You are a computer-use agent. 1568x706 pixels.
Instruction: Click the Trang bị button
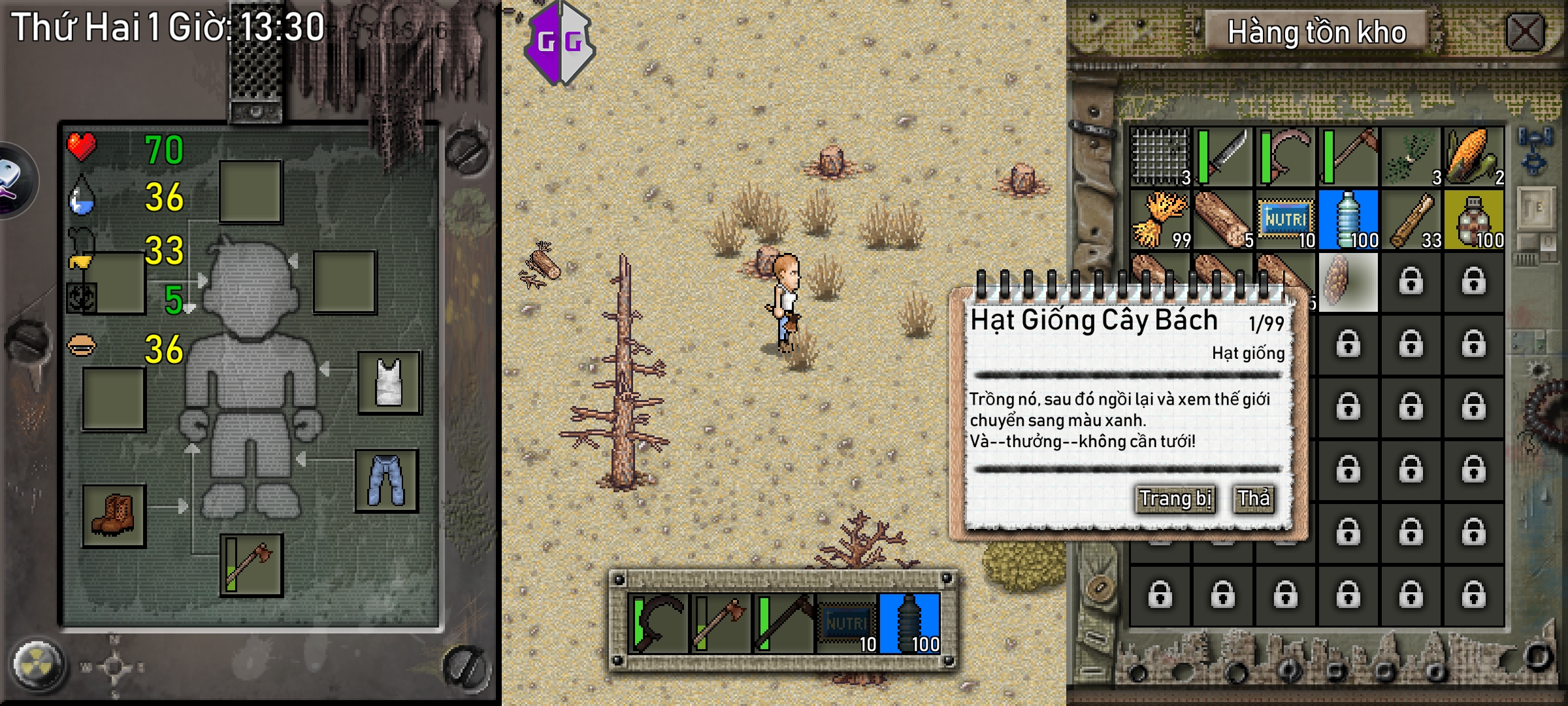coord(1175,499)
